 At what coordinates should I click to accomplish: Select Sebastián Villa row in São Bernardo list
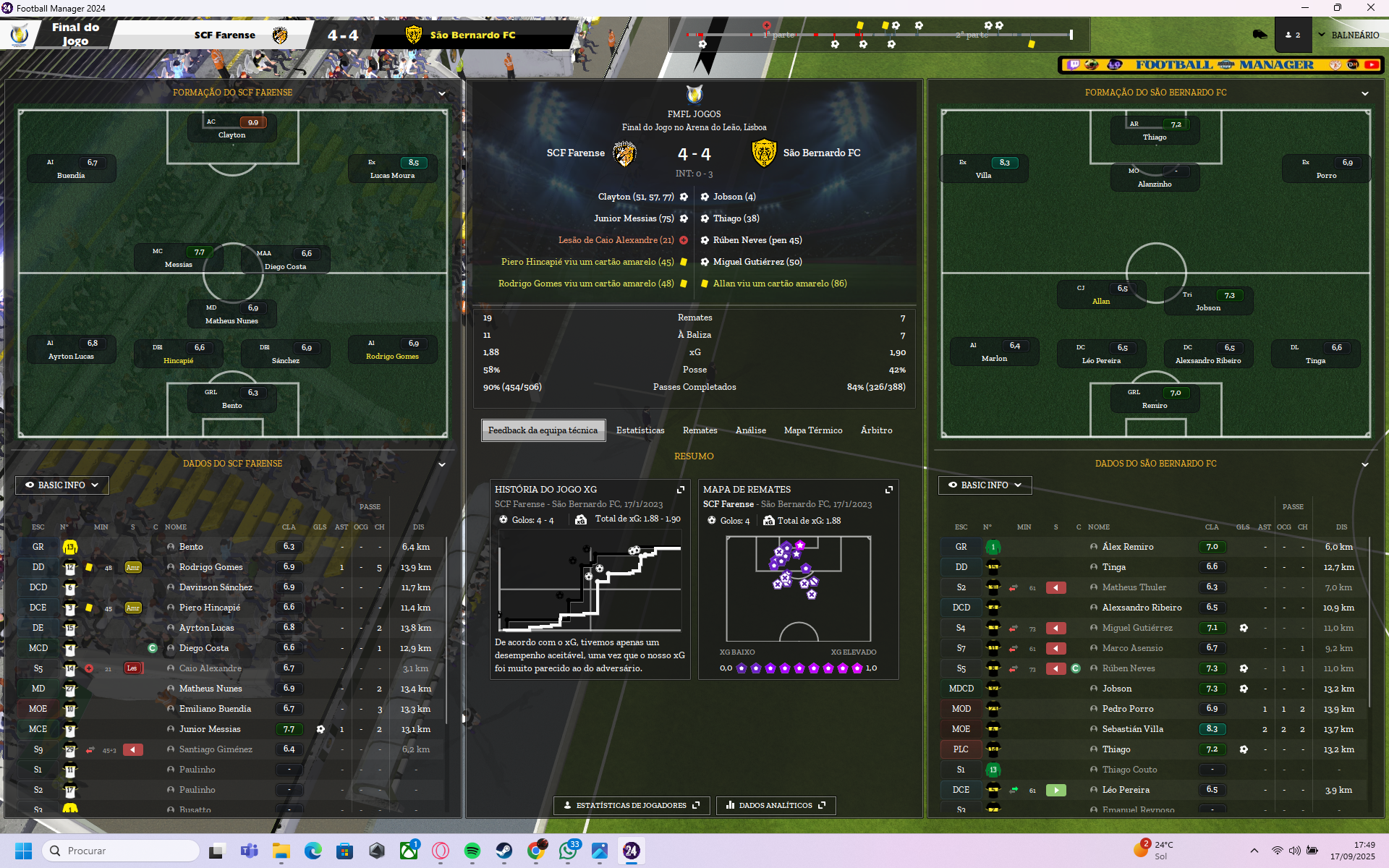1132,729
